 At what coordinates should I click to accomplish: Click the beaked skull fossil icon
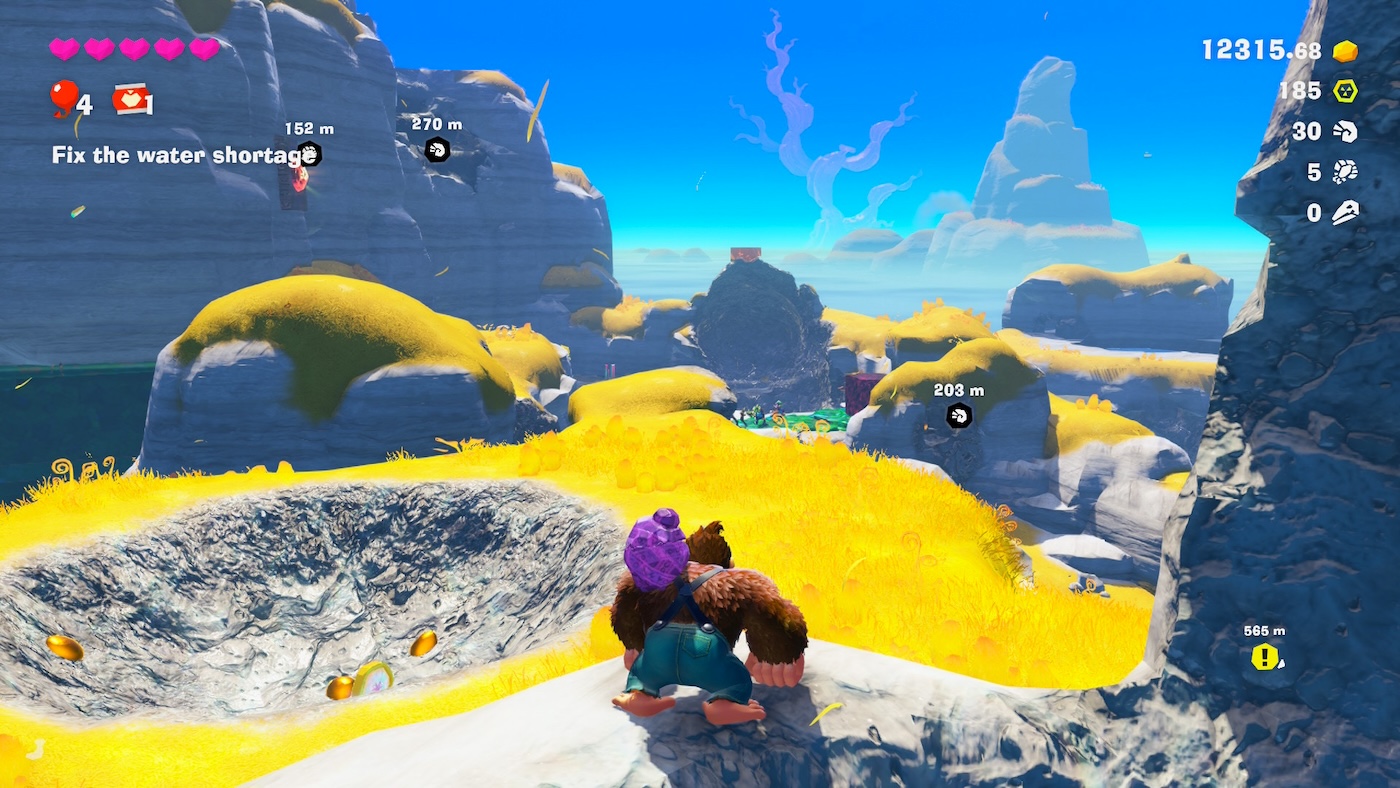1345,212
